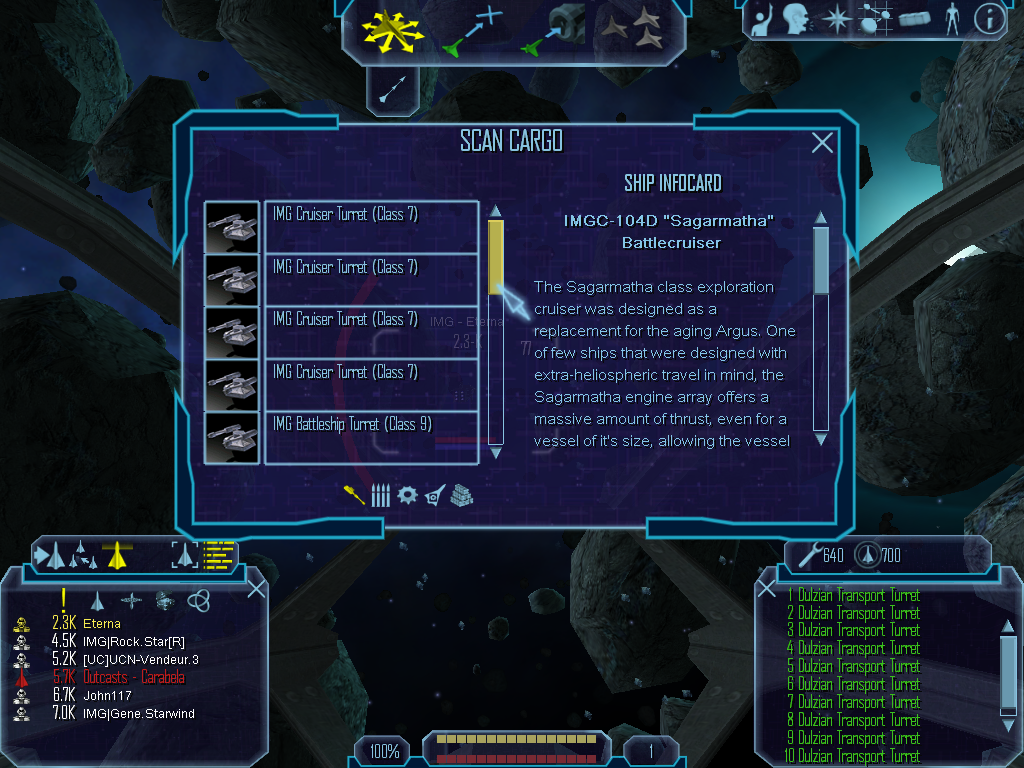Target IMG|Gene.Starwind in the contact list

[138, 713]
